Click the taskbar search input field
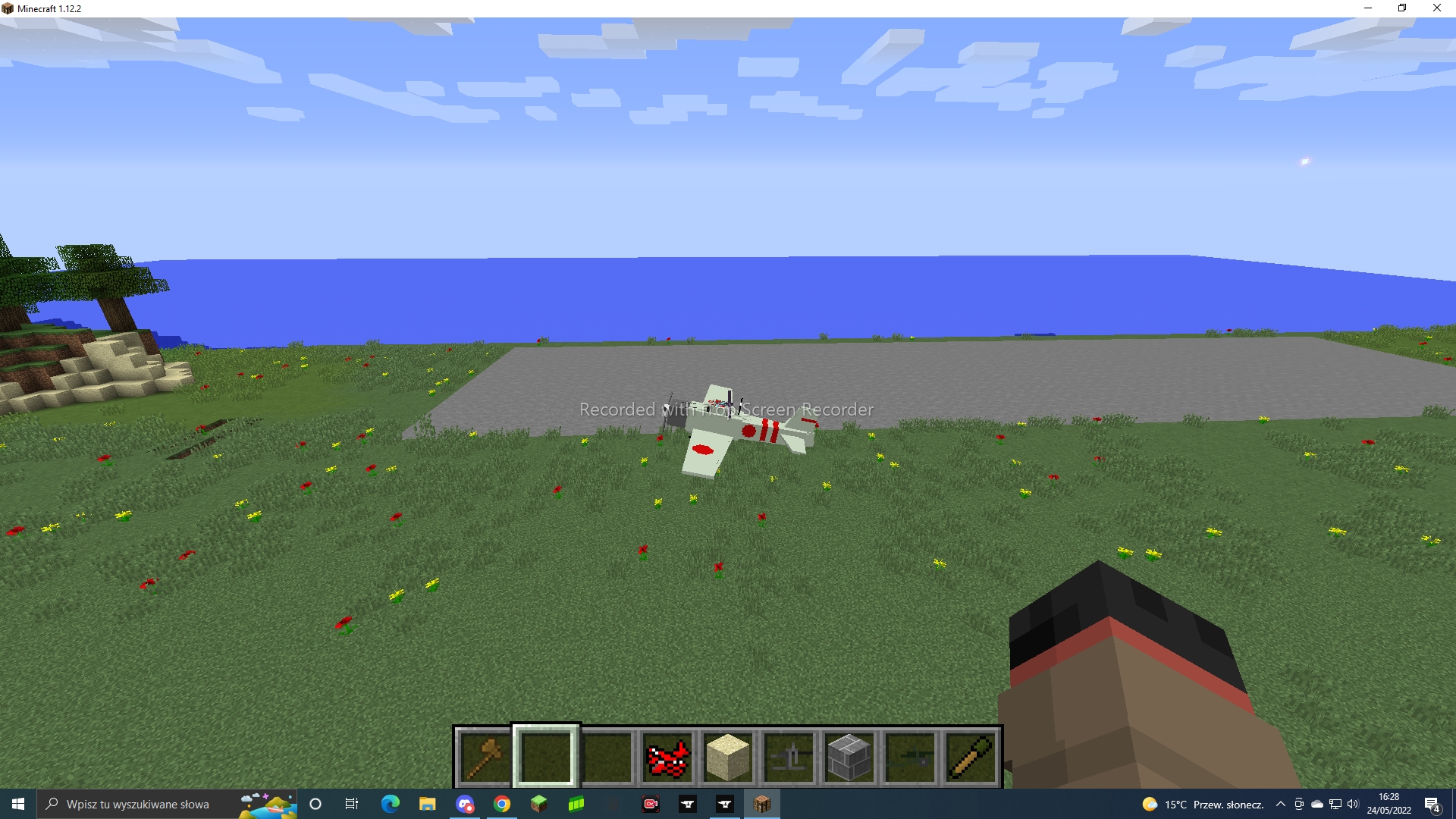 pos(136,804)
